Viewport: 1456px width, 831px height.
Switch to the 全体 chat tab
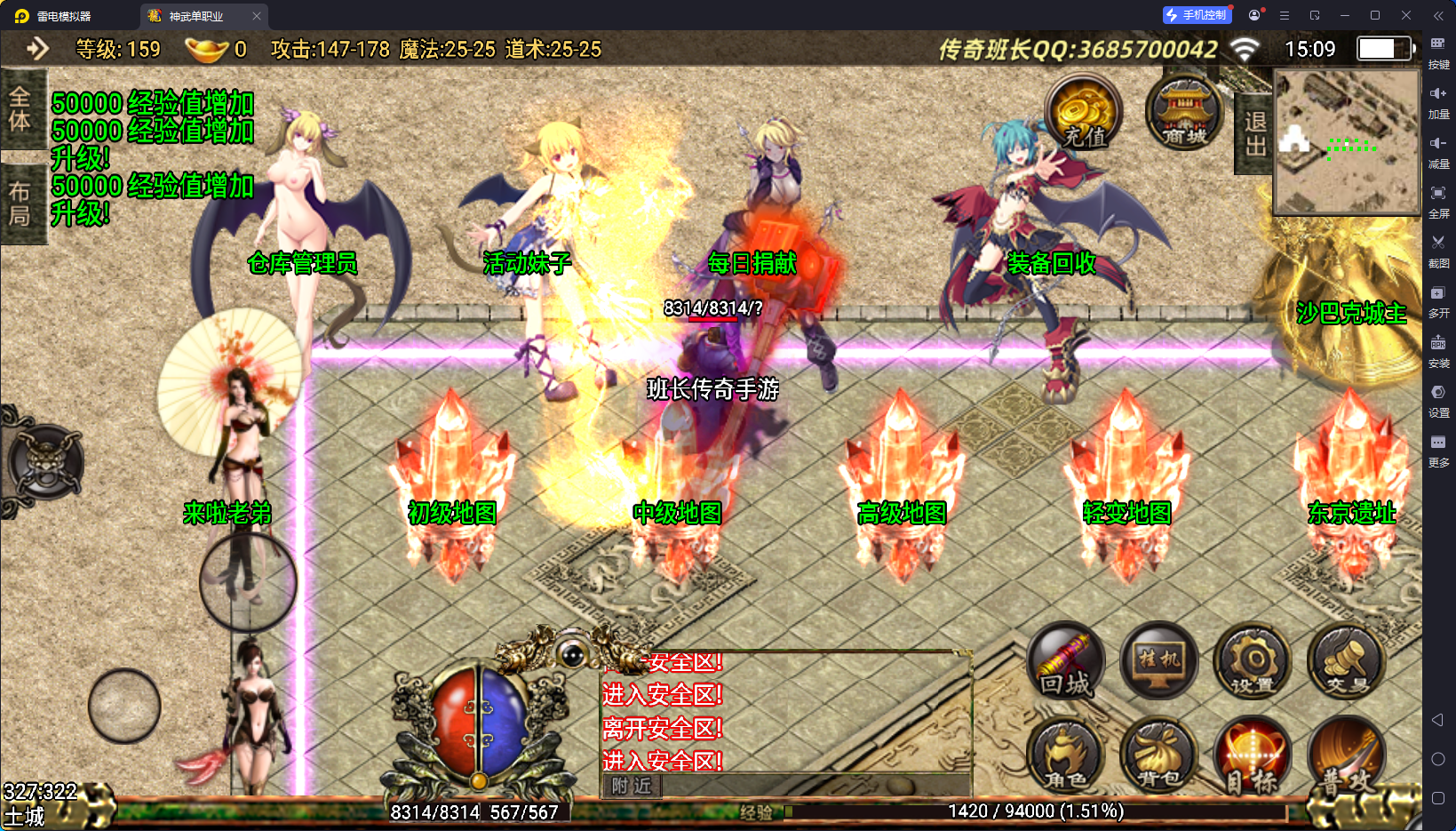[x=20, y=108]
